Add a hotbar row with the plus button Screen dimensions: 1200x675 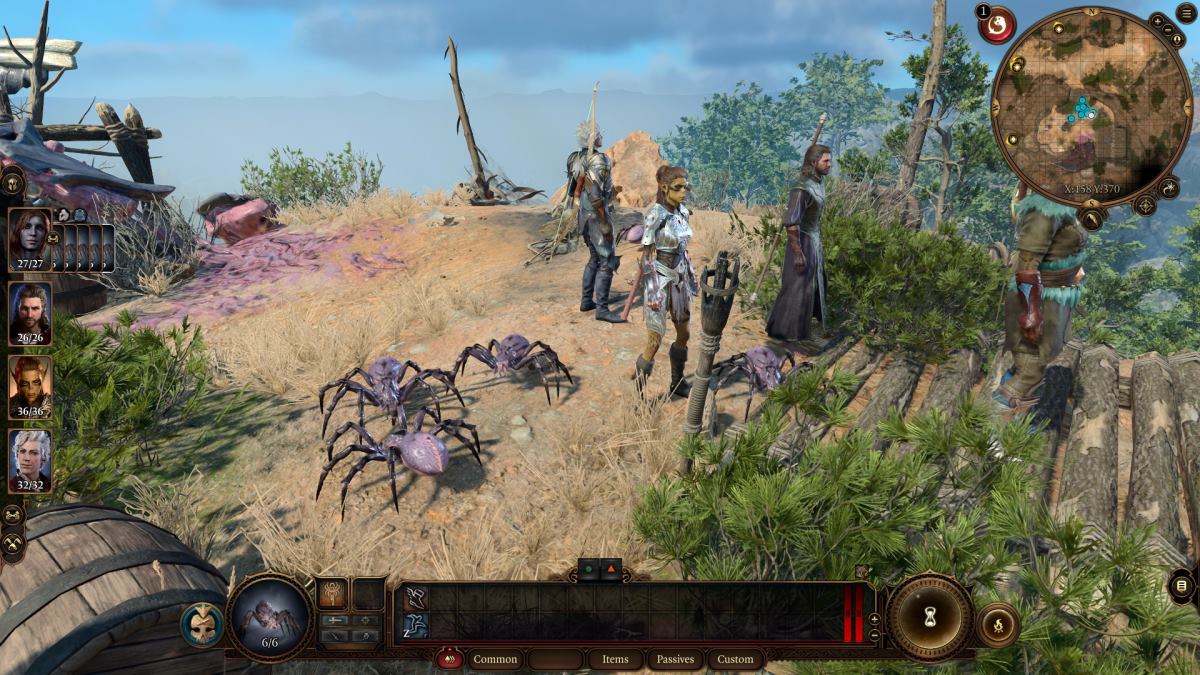[874, 619]
